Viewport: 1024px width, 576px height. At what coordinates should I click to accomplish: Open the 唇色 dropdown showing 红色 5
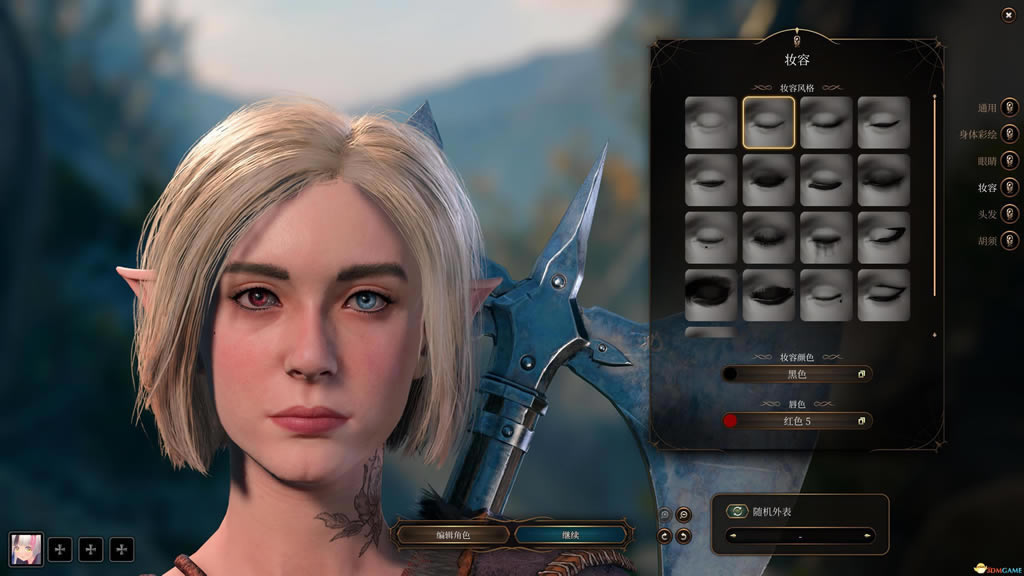[x=797, y=421]
